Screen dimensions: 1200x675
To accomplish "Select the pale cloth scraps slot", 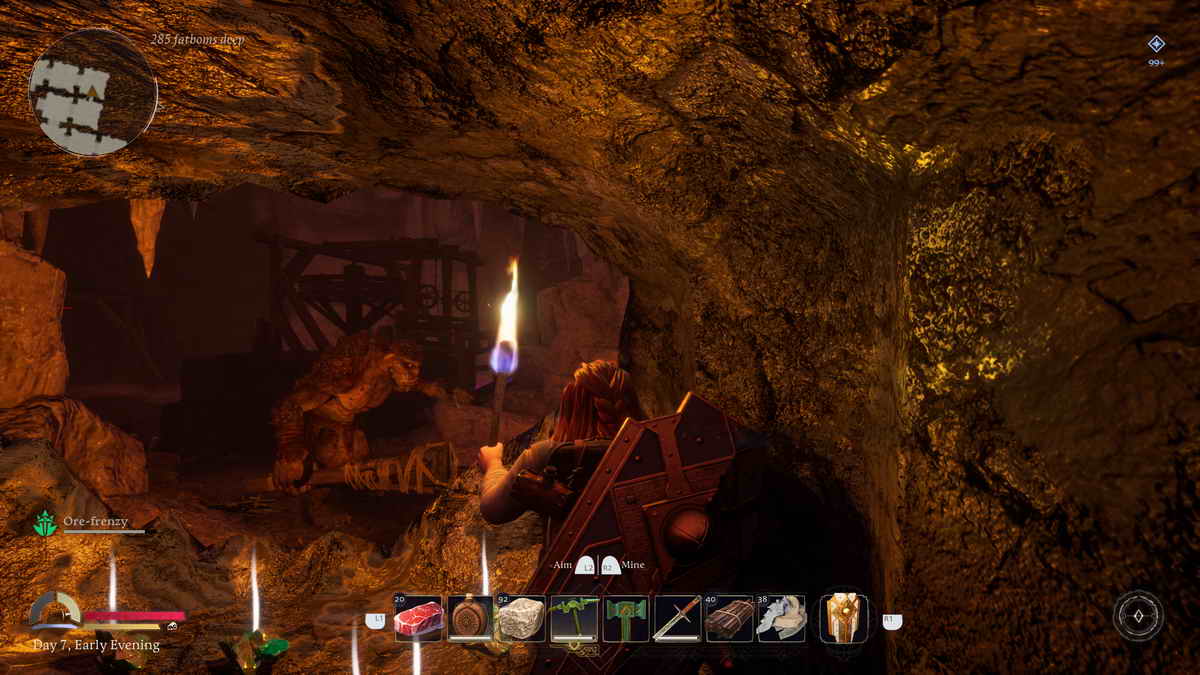I will coord(781,618).
